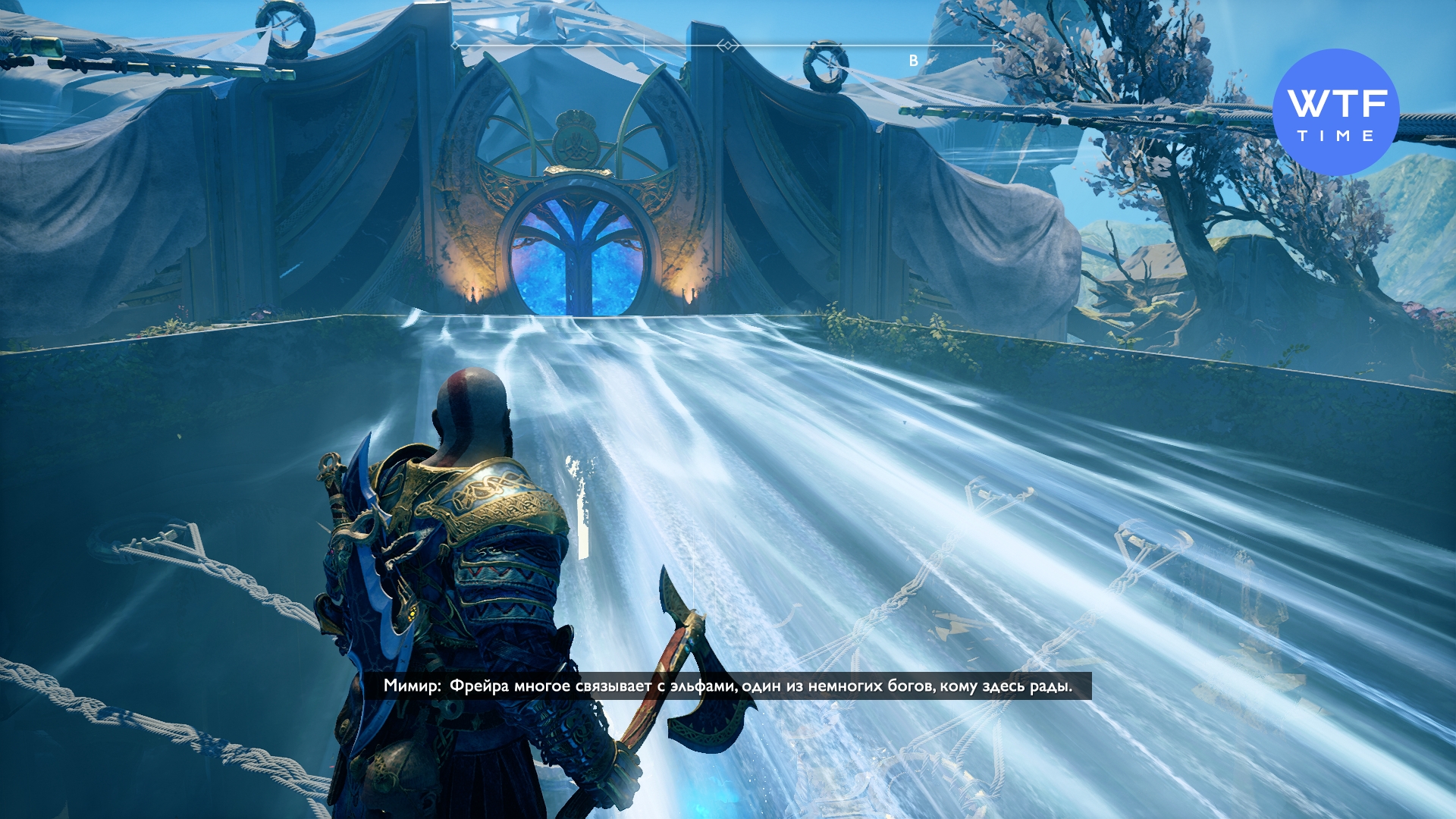Click the WTF Time channel logo
This screenshot has width=1456, height=819.
[x=1335, y=112]
